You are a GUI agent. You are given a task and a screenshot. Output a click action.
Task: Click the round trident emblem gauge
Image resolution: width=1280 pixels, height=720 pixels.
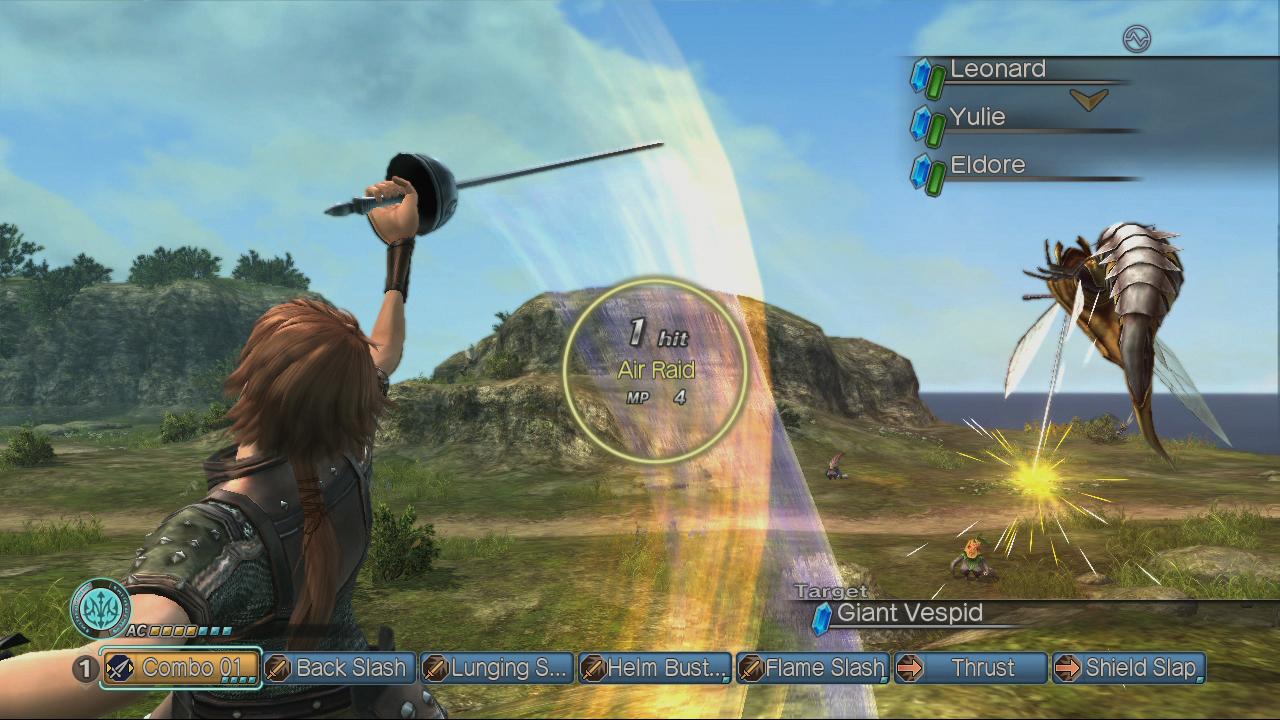(100, 608)
